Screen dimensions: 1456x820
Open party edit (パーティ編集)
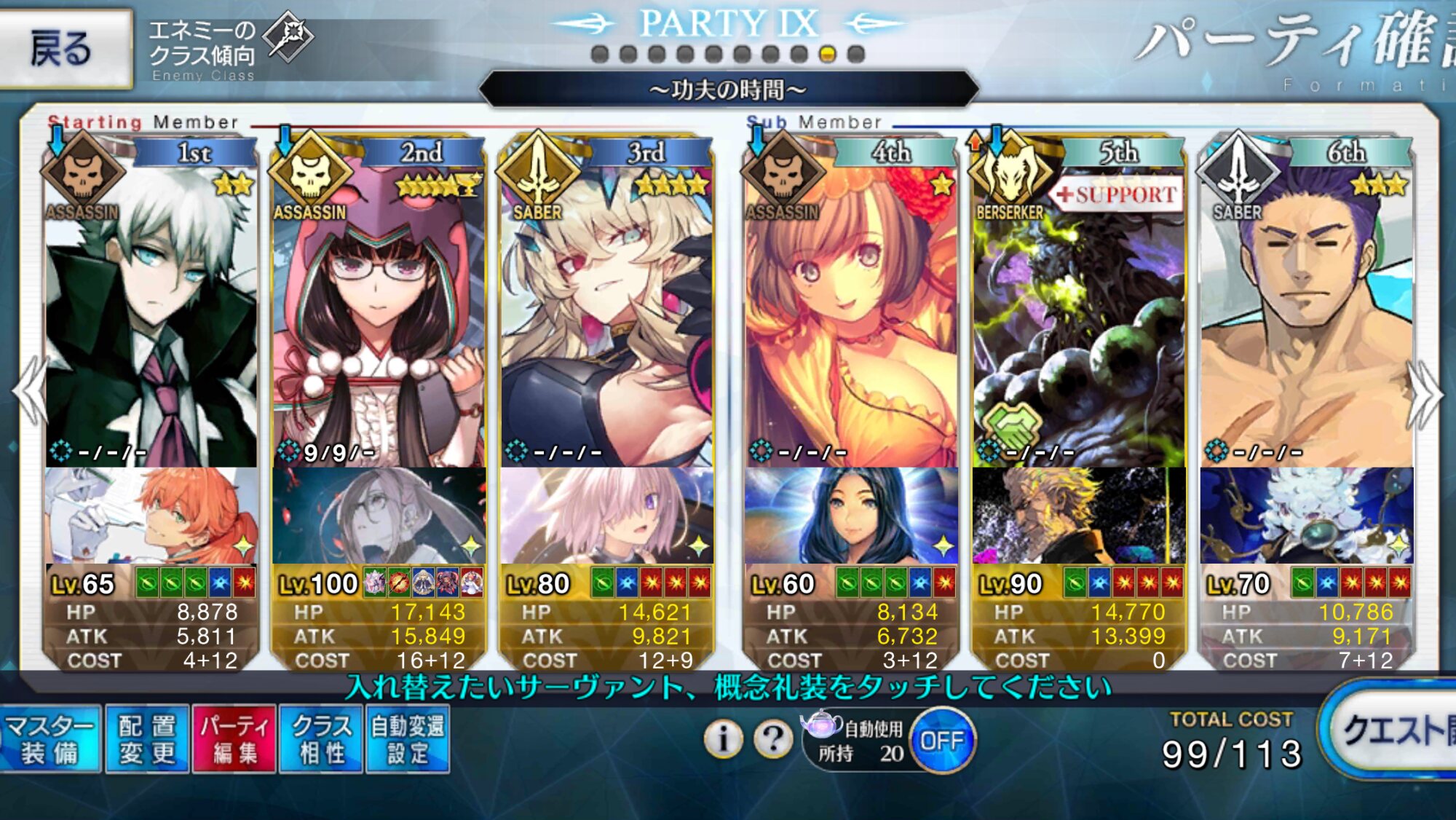coord(234,738)
